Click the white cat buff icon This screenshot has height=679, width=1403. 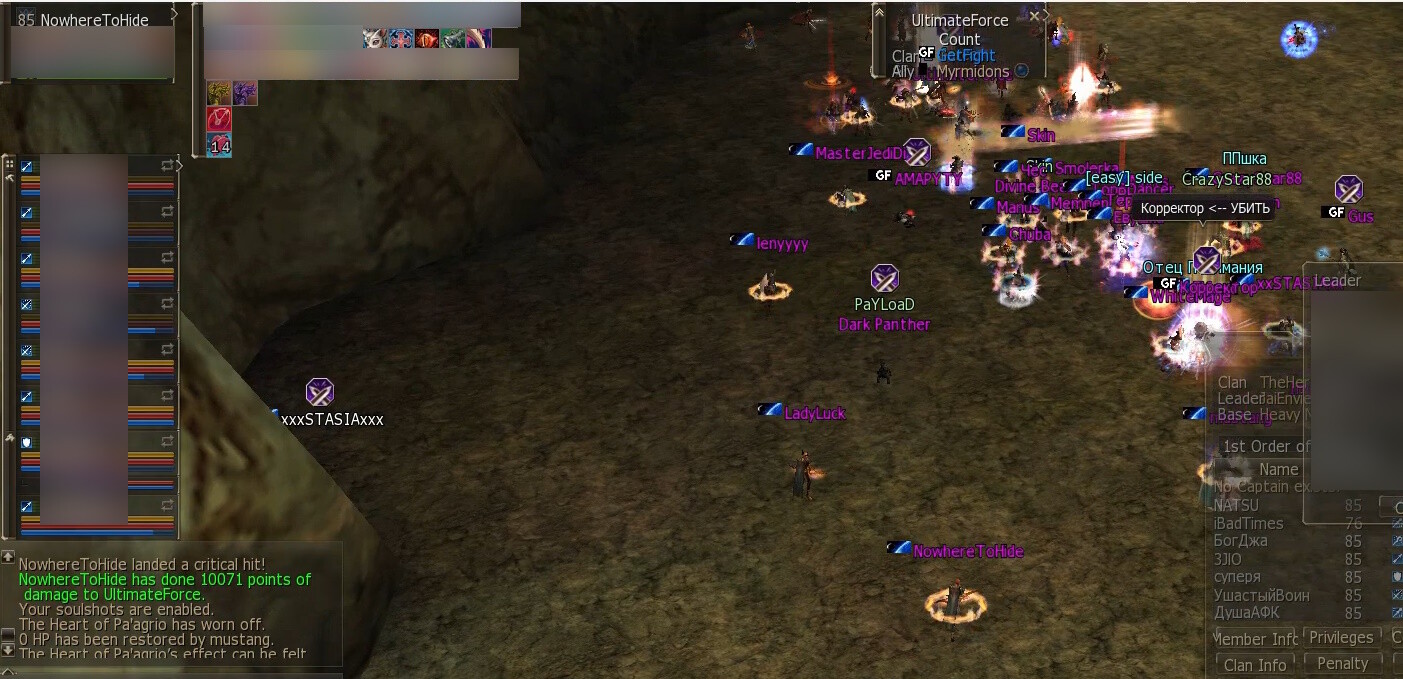click(x=375, y=39)
